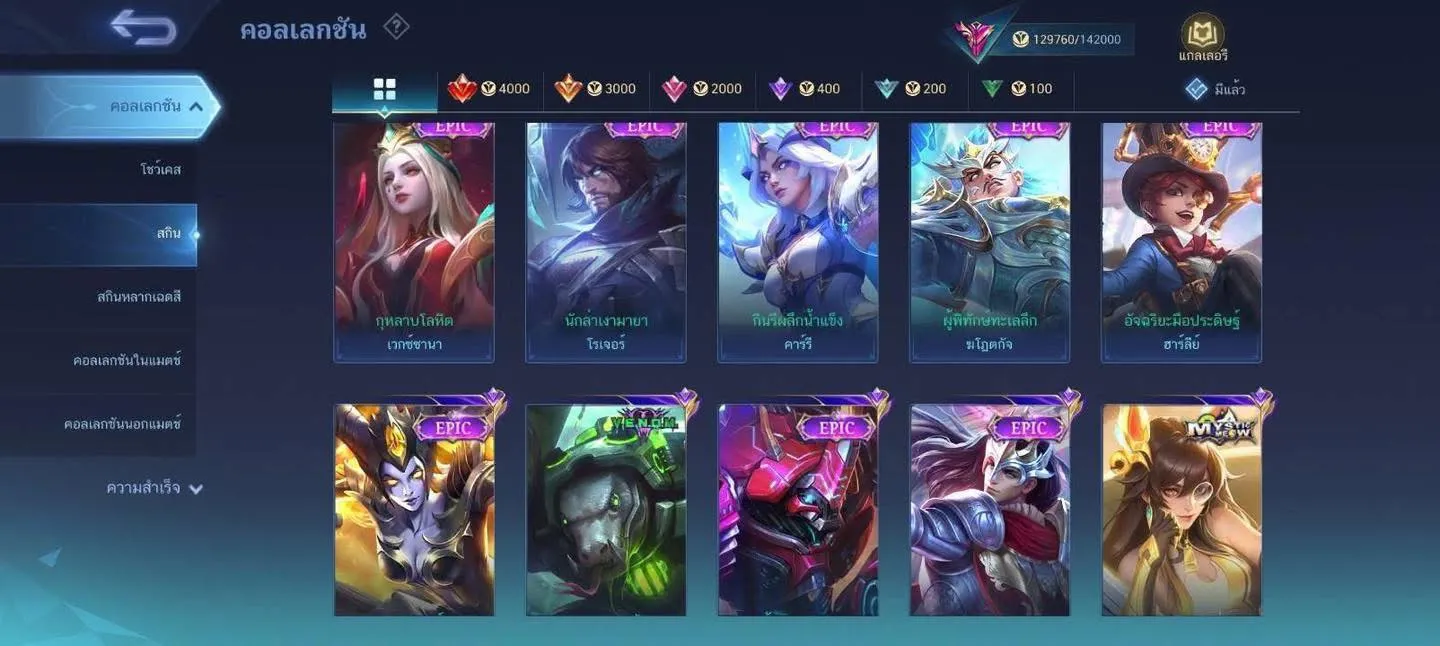Go back using the return arrow
Viewport: 1440px width, 646px height.
(144, 28)
